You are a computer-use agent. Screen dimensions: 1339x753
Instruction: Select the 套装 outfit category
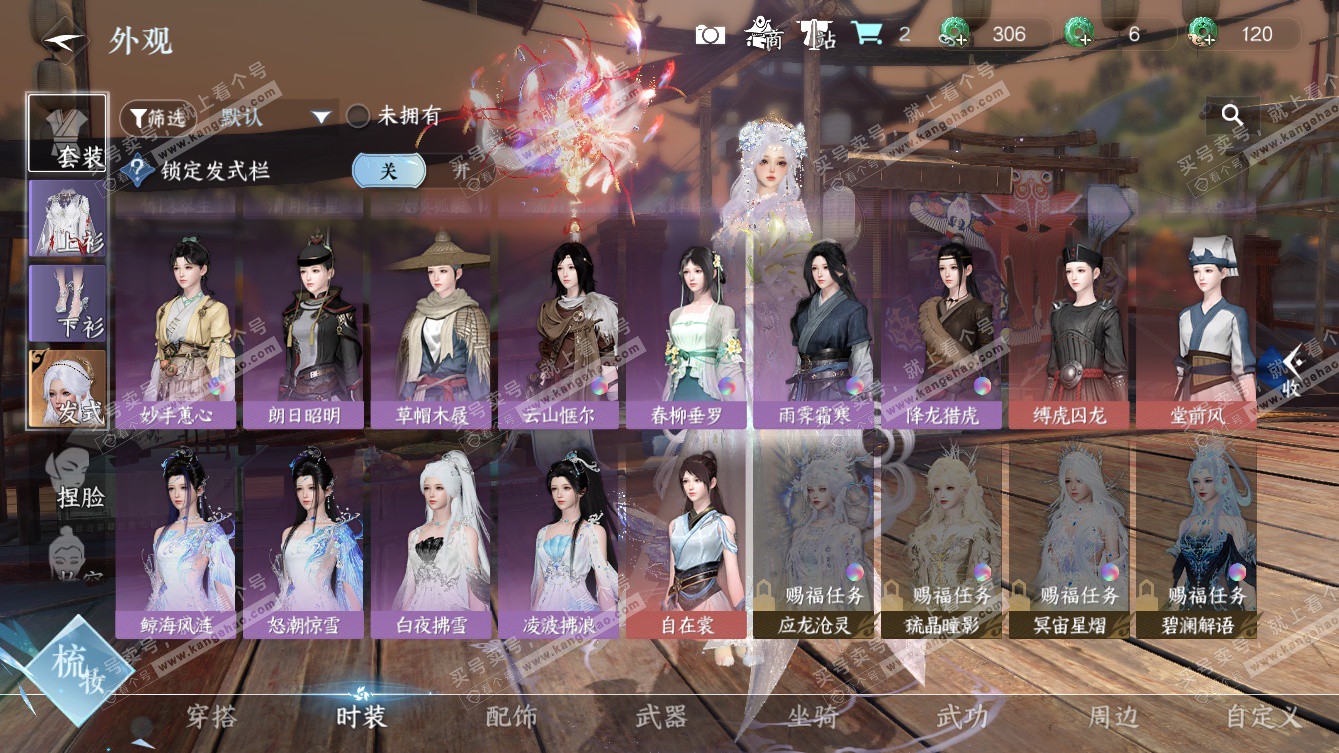(x=68, y=133)
